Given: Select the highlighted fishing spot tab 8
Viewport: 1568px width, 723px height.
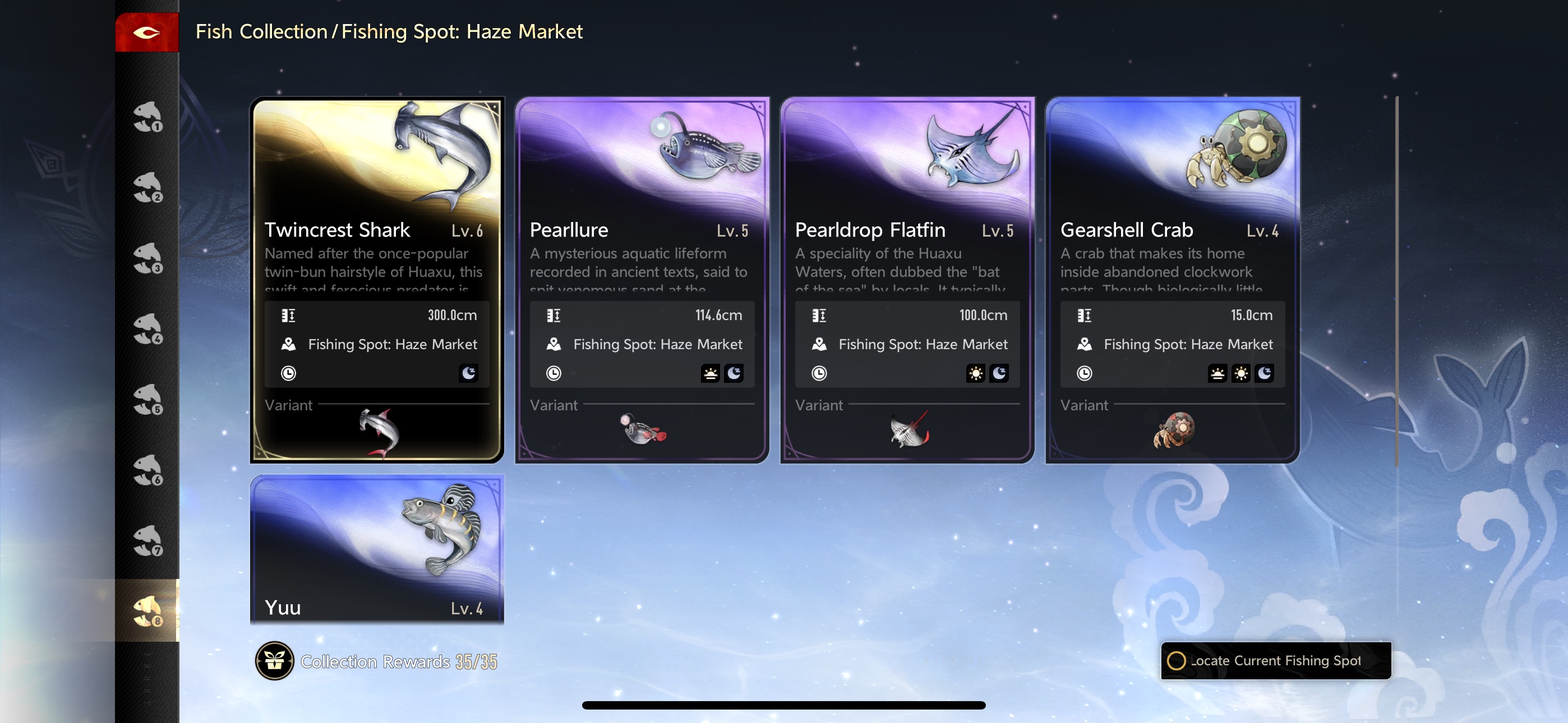Looking at the screenshot, I should tap(147, 610).
